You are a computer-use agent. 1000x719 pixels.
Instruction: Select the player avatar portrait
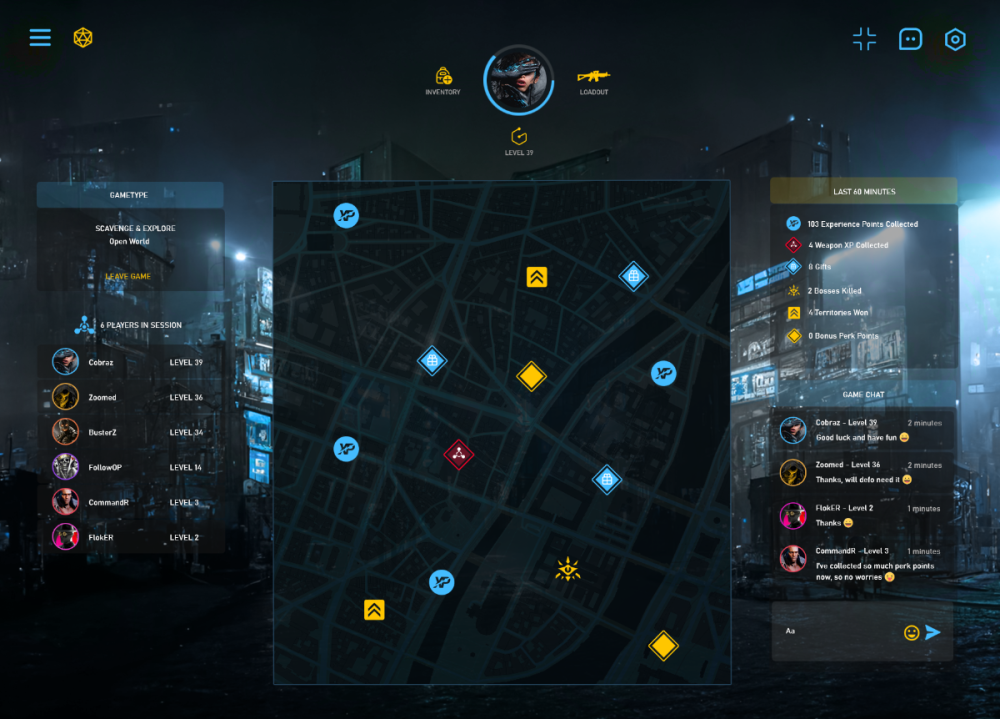(519, 80)
